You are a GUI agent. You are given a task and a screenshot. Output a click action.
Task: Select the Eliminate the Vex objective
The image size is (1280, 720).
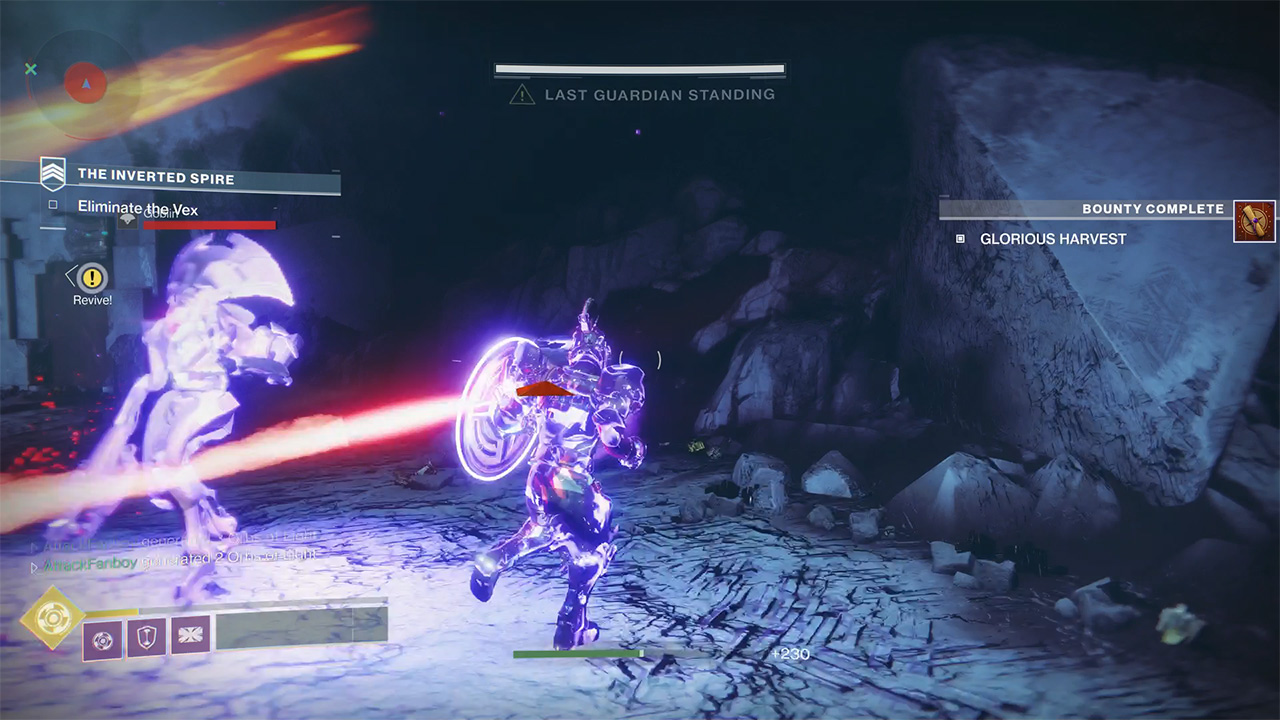tap(138, 207)
